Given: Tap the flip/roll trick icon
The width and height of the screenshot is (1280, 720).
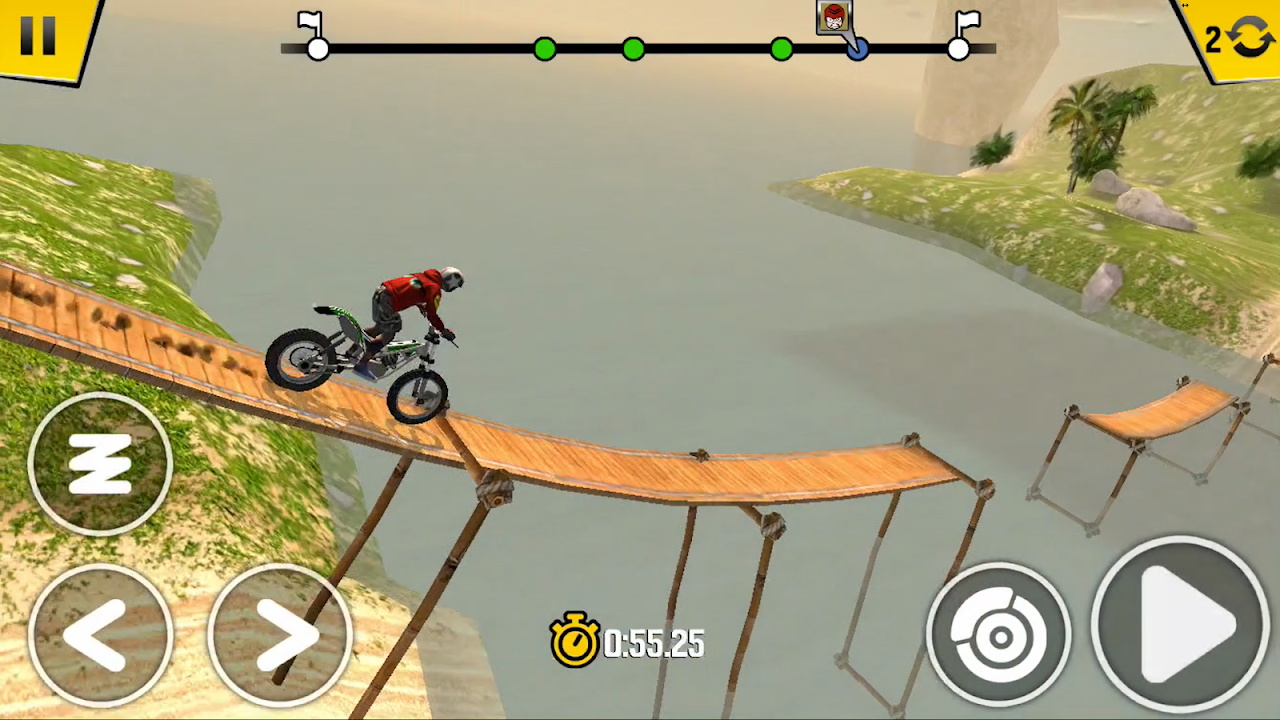Looking at the screenshot, I should pos(100,463).
